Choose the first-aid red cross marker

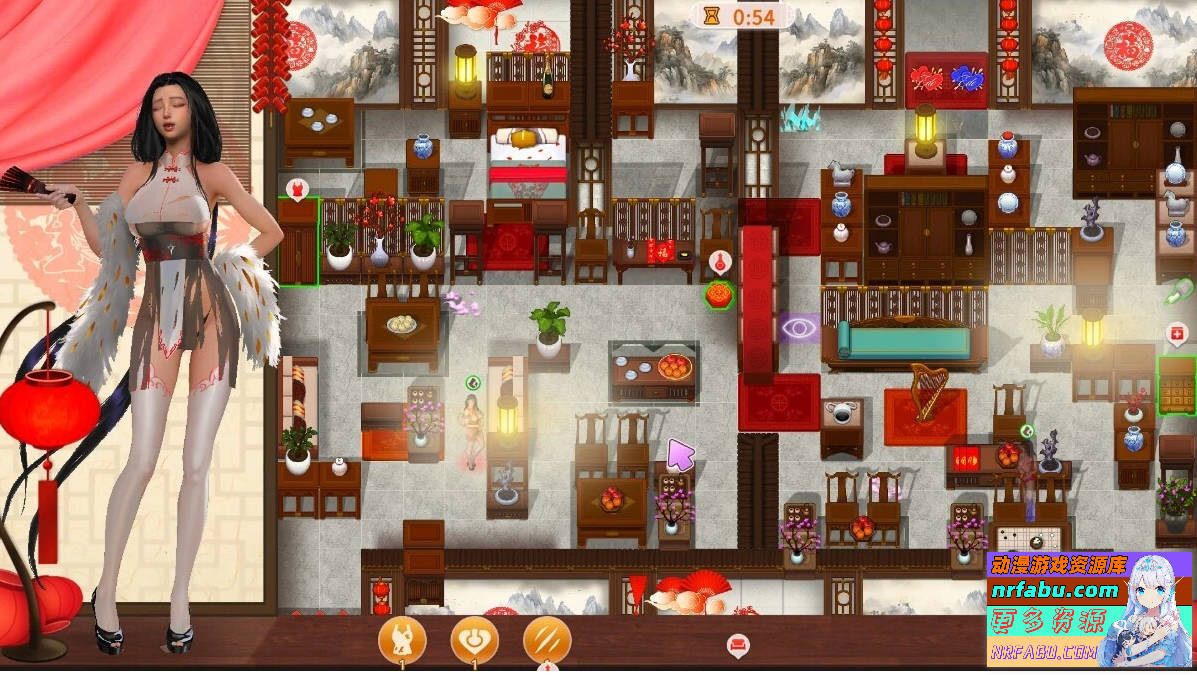1177,333
